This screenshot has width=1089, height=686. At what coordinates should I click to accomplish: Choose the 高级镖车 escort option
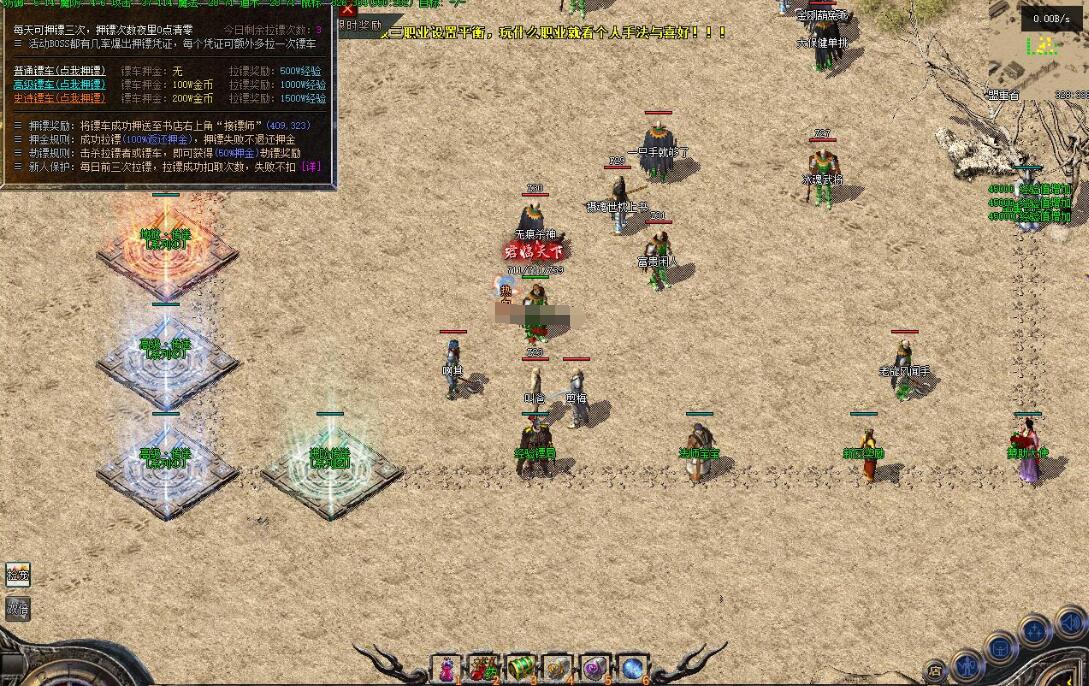(59, 85)
